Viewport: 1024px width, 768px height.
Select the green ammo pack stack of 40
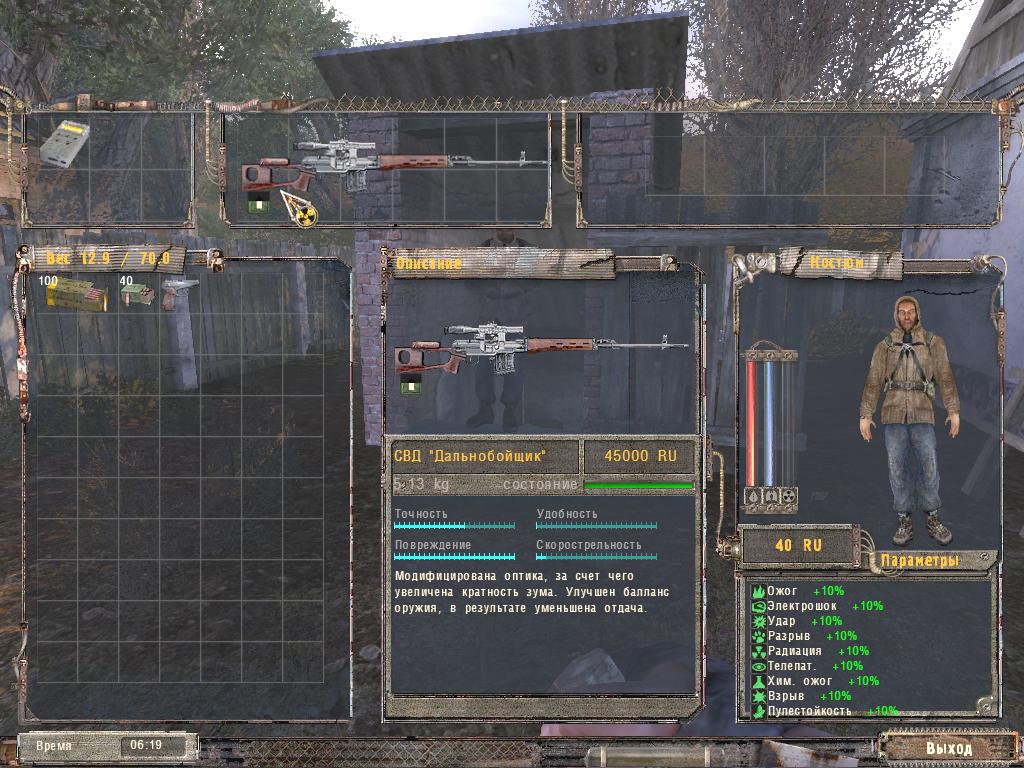point(137,295)
